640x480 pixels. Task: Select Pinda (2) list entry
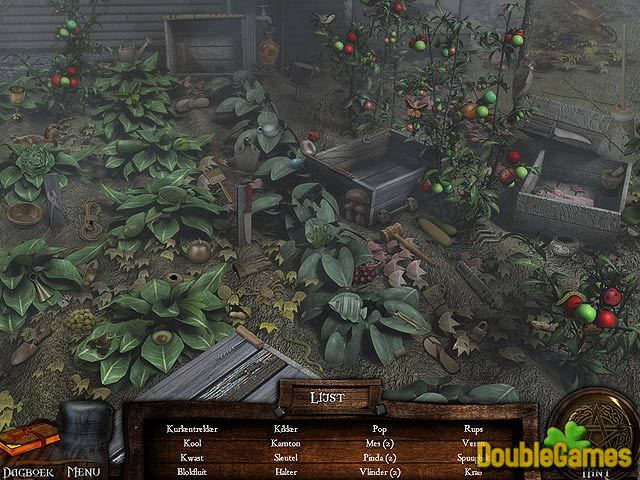379,456
